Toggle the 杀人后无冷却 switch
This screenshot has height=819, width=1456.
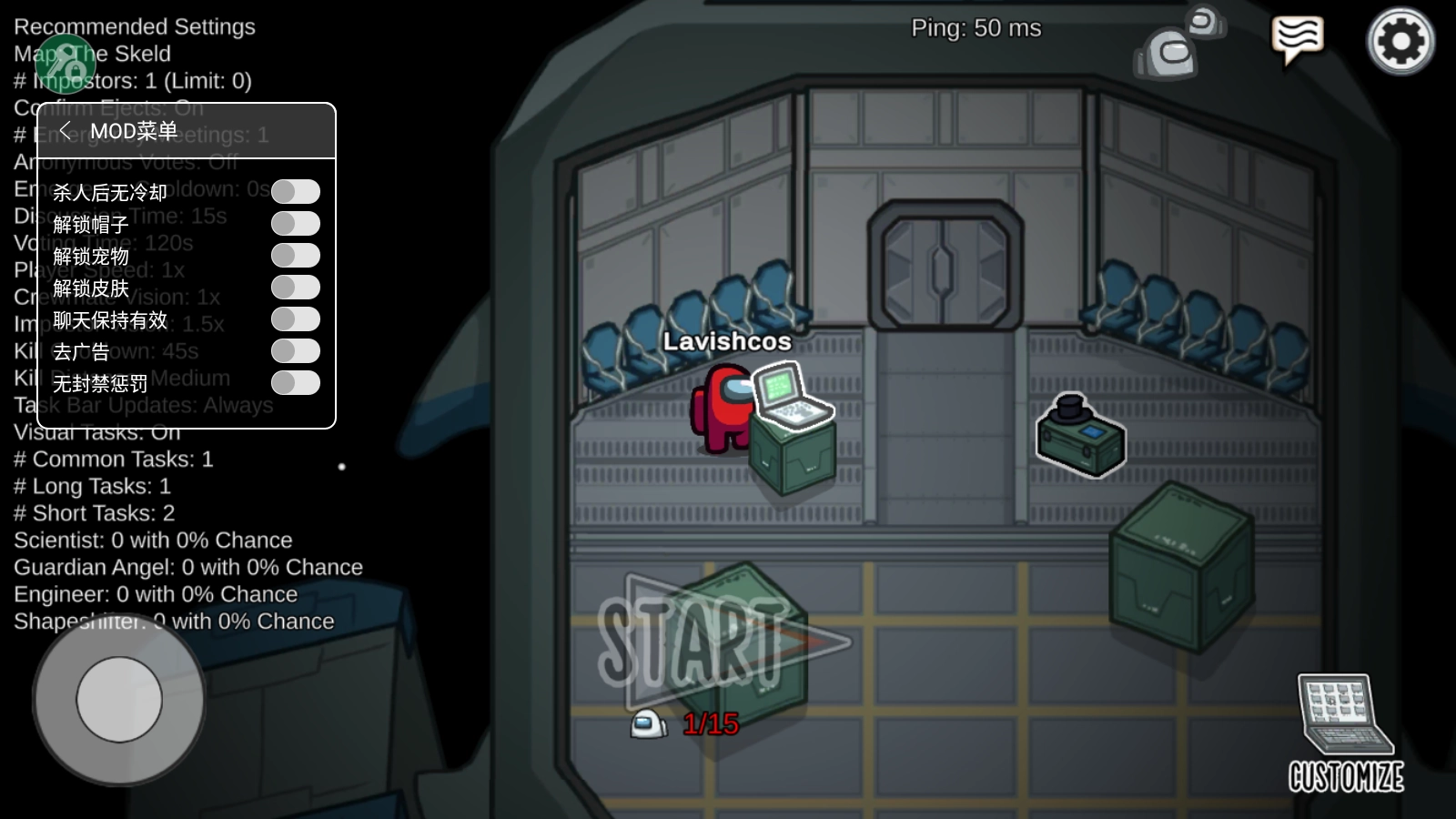[x=296, y=192]
